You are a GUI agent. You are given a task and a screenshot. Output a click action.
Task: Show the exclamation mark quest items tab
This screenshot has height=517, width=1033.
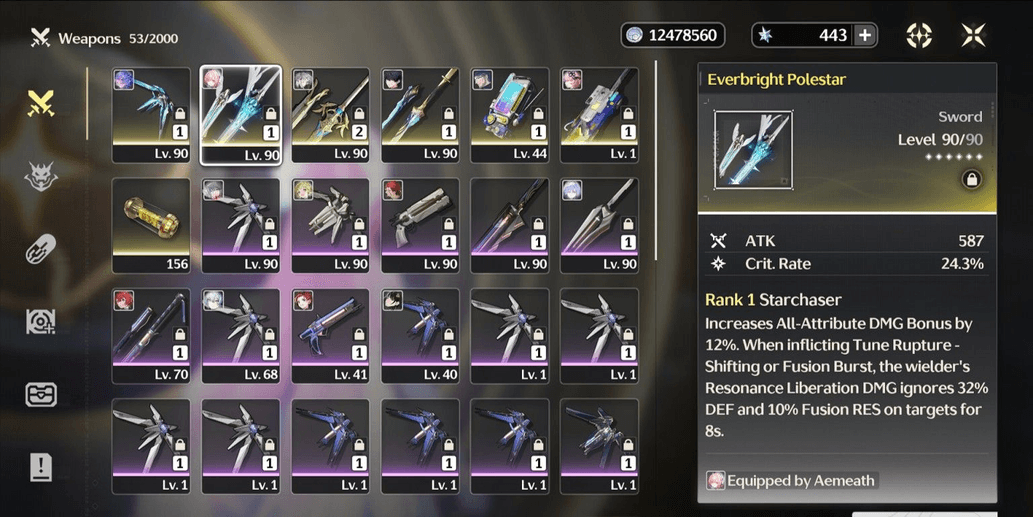coord(41,466)
